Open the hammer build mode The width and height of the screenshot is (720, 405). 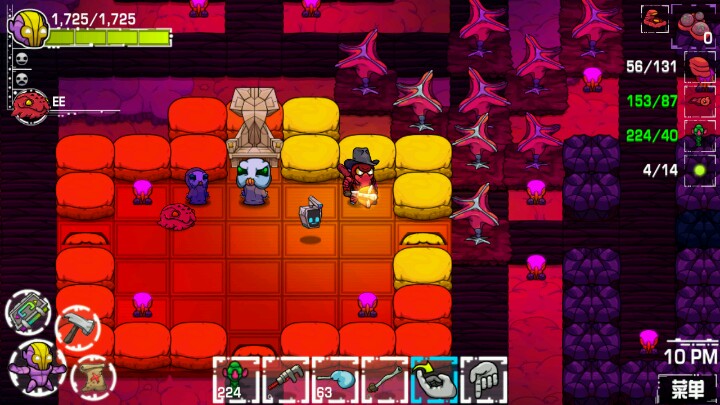[x=75, y=325]
